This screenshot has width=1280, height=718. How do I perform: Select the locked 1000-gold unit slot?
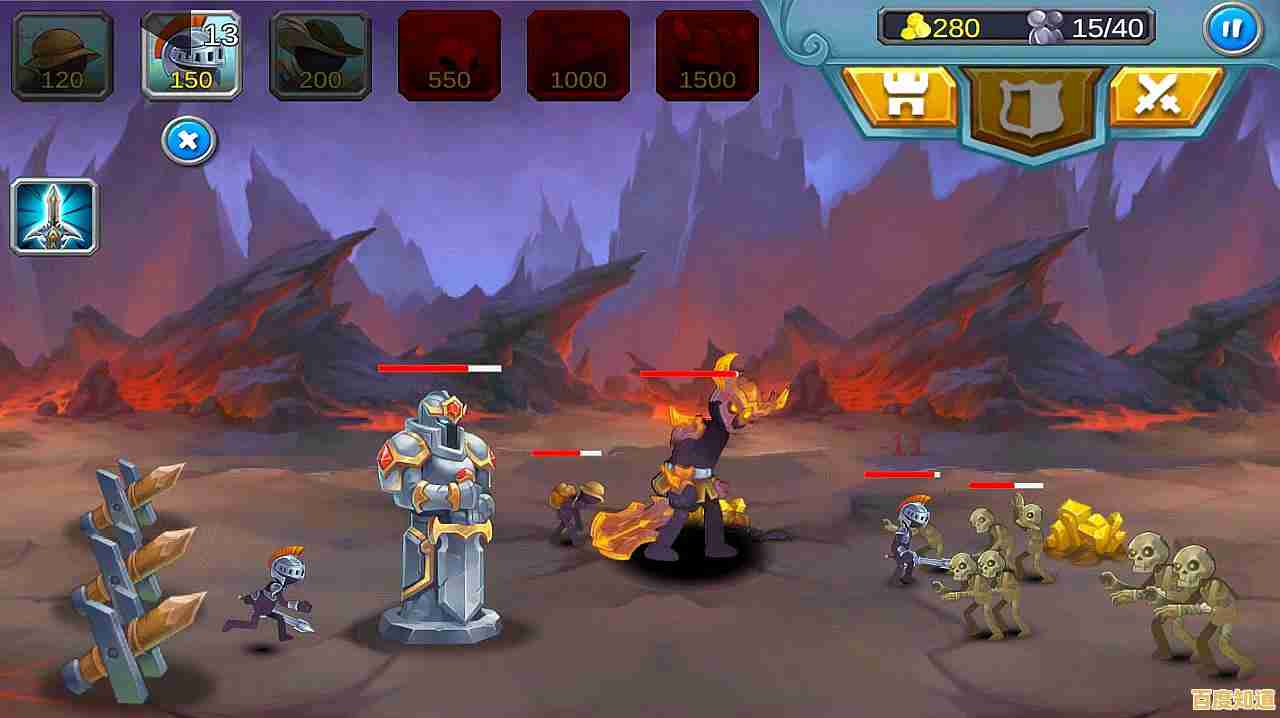[x=578, y=55]
